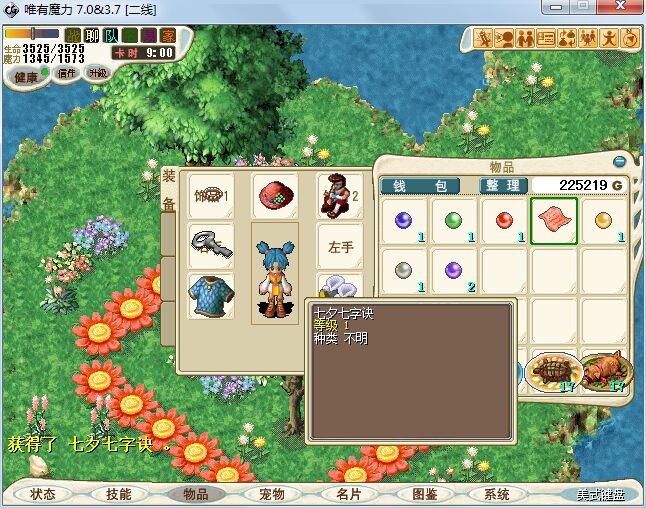Open the 图鉴 album menu
Screen dimensions: 646x508
[423, 494]
